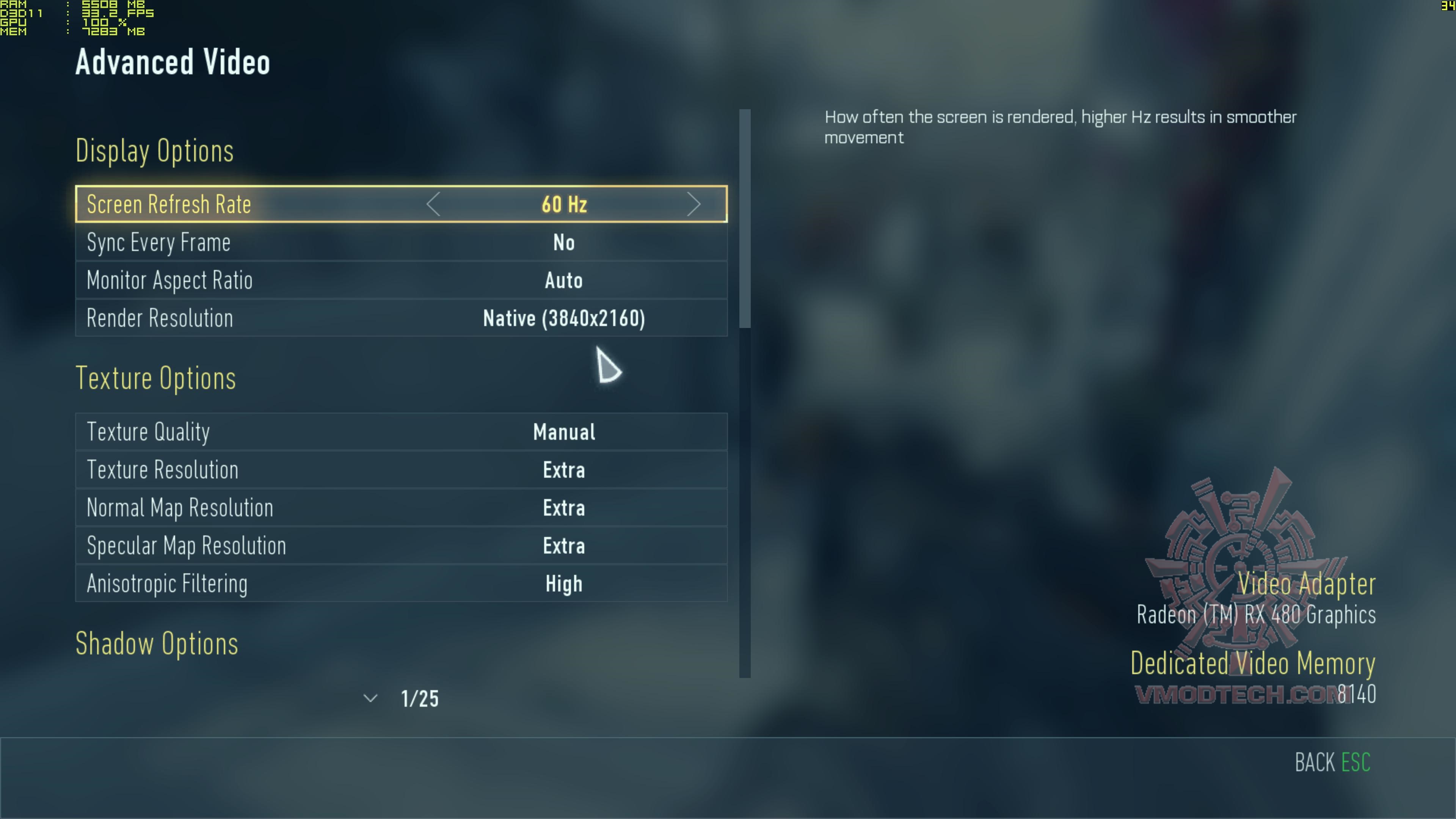Viewport: 1456px width, 819px height.
Task: Click the settings list scrollbar thumb
Action: pyautogui.click(x=745, y=218)
